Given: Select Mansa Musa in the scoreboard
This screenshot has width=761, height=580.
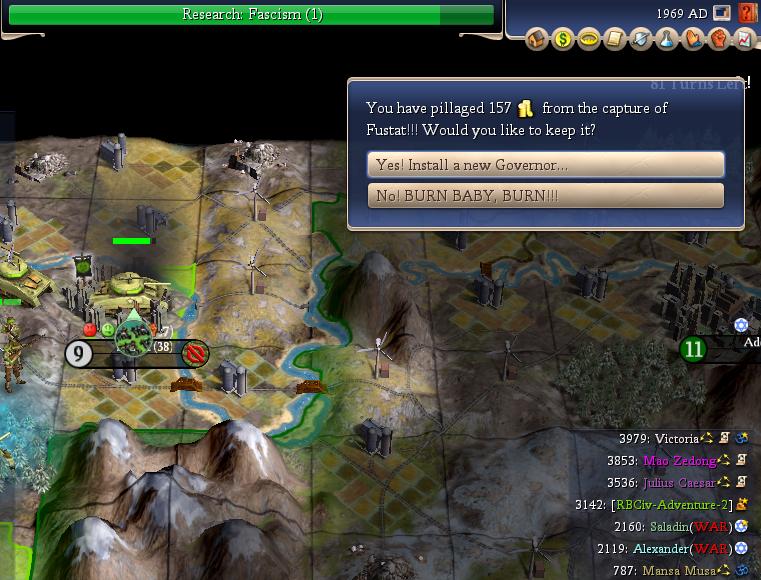Looking at the screenshot, I should 685,571.
